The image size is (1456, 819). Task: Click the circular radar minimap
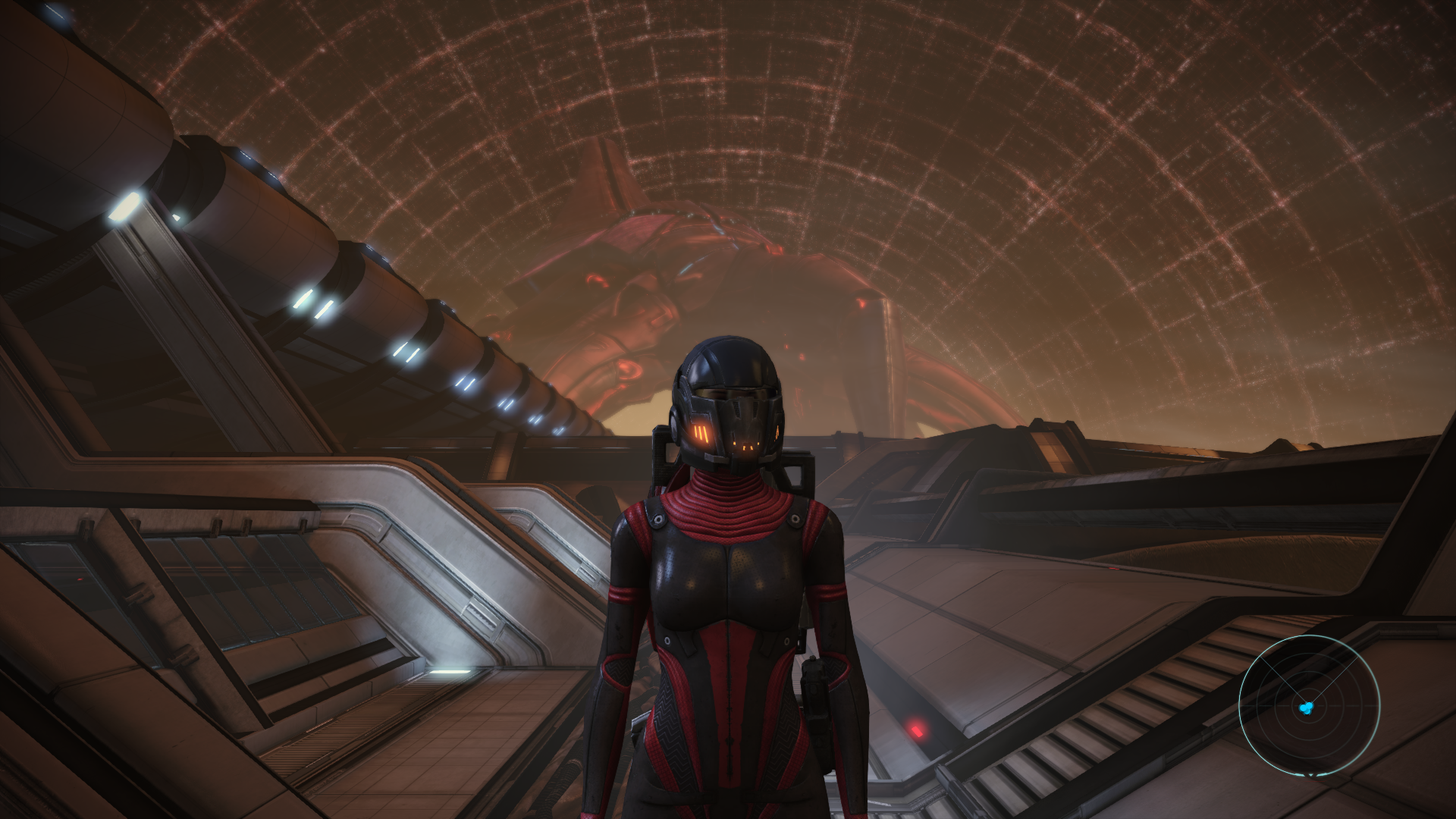point(1309,706)
